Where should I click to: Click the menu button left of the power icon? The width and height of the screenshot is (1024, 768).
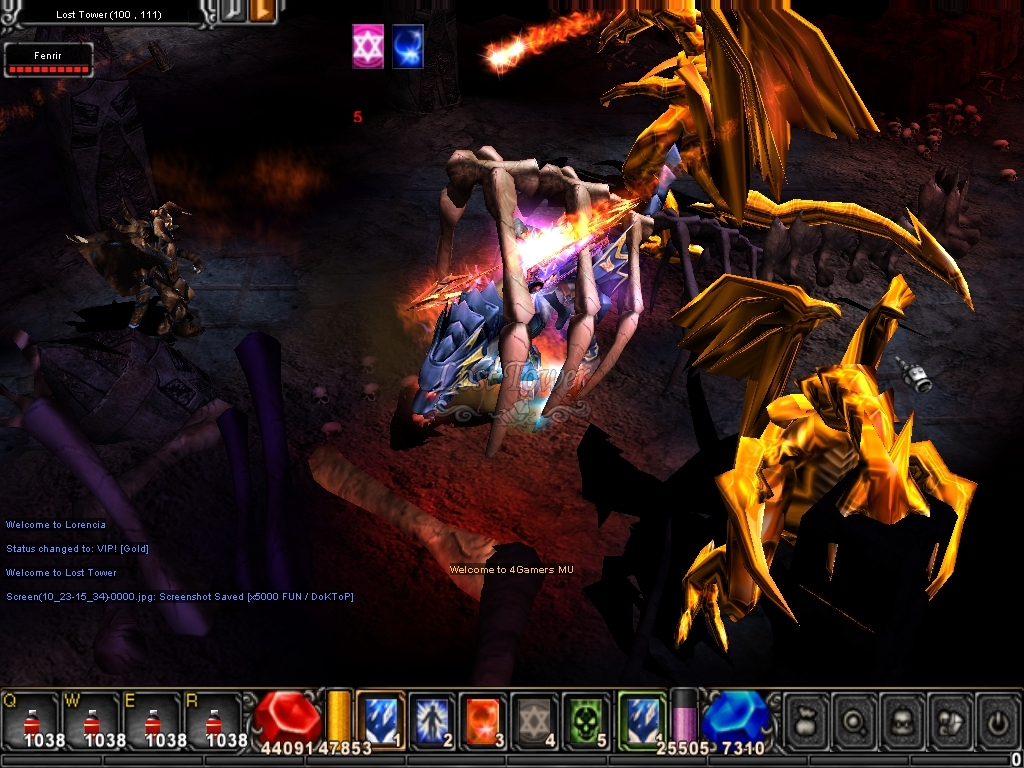click(950, 720)
